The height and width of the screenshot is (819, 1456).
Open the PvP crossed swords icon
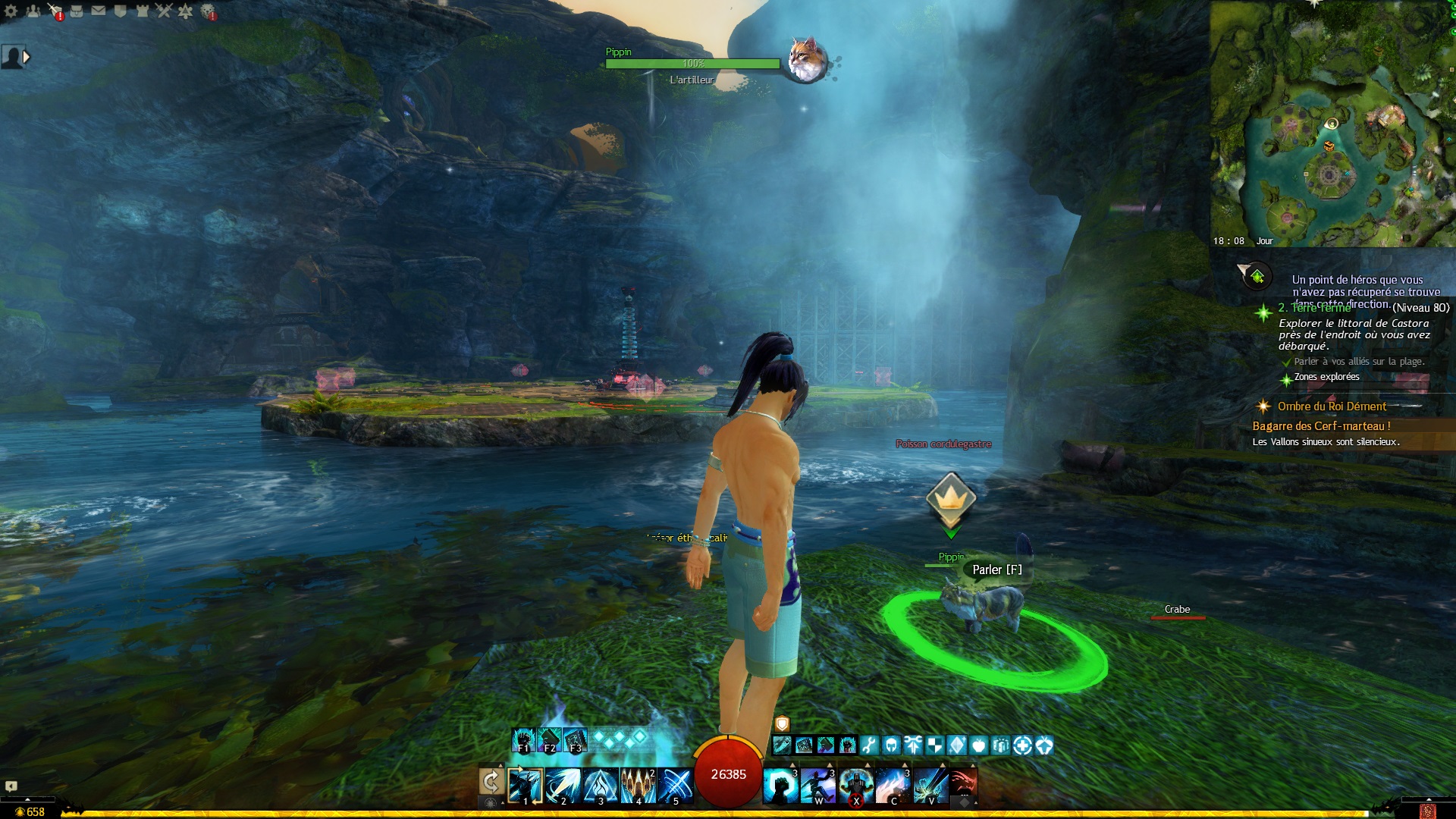(x=164, y=11)
